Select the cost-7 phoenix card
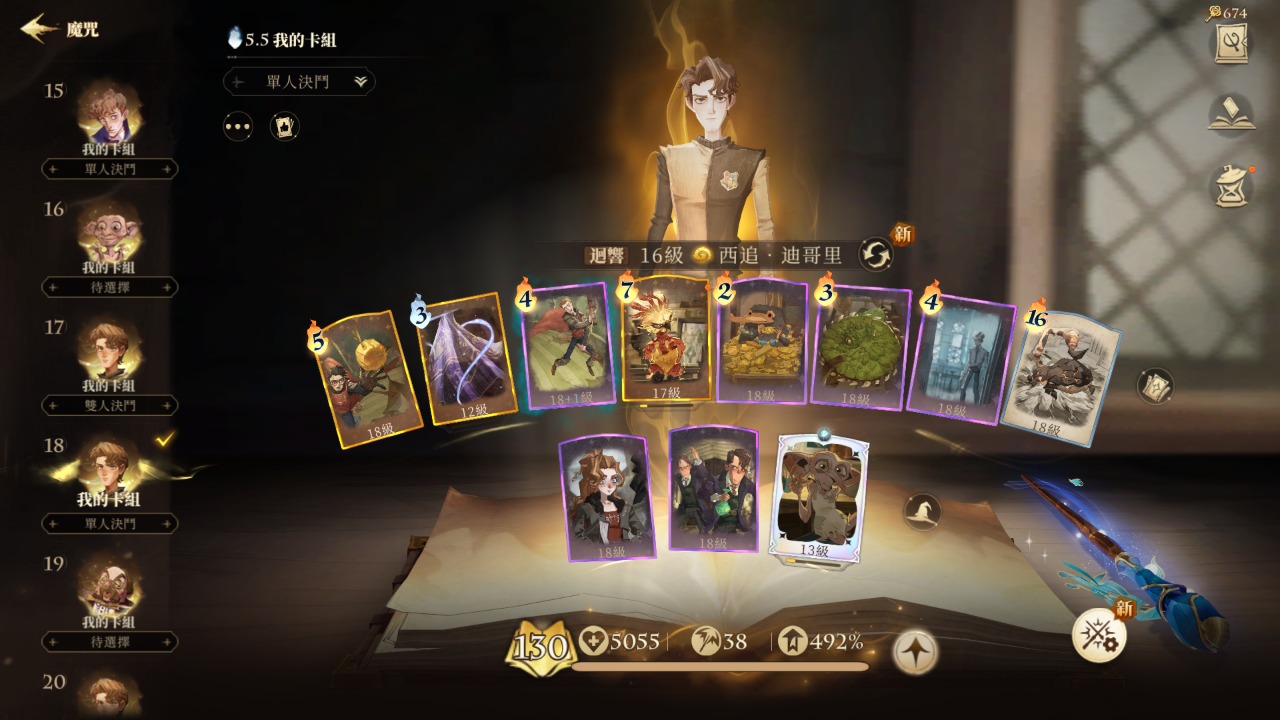Image resolution: width=1280 pixels, height=720 pixels. (x=666, y=340)
